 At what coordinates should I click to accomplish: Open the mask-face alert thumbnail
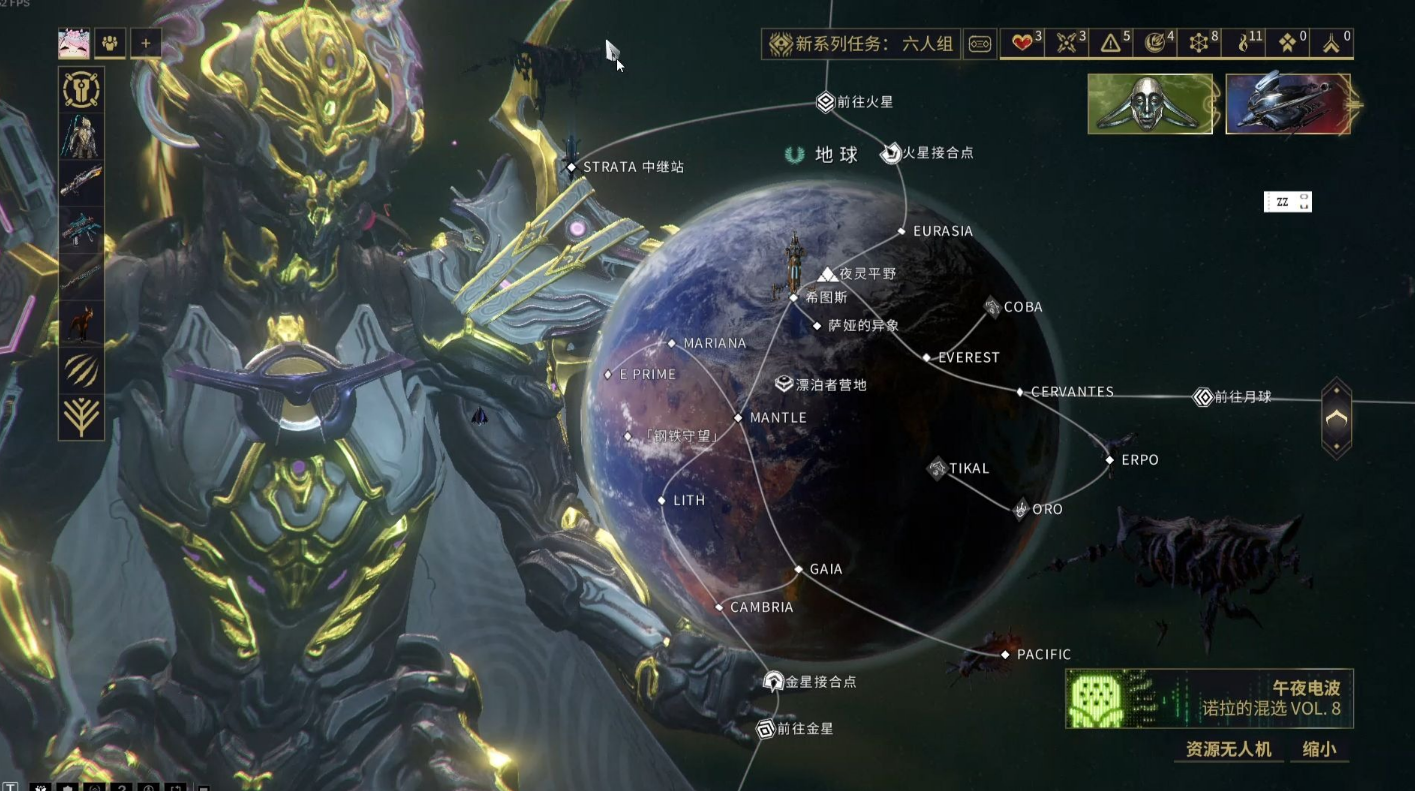(x=1150, y=104)
